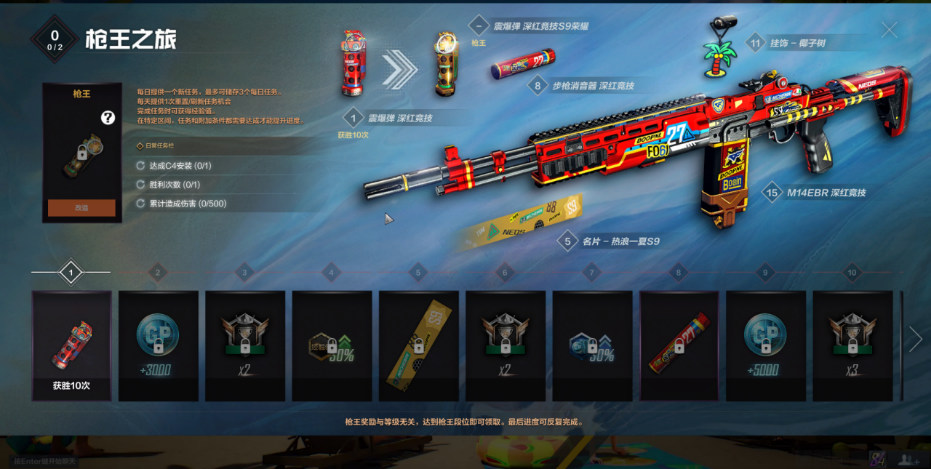
Task: Refresh the 达成C4安装 daily task
Action: click(x=140, y=166)
